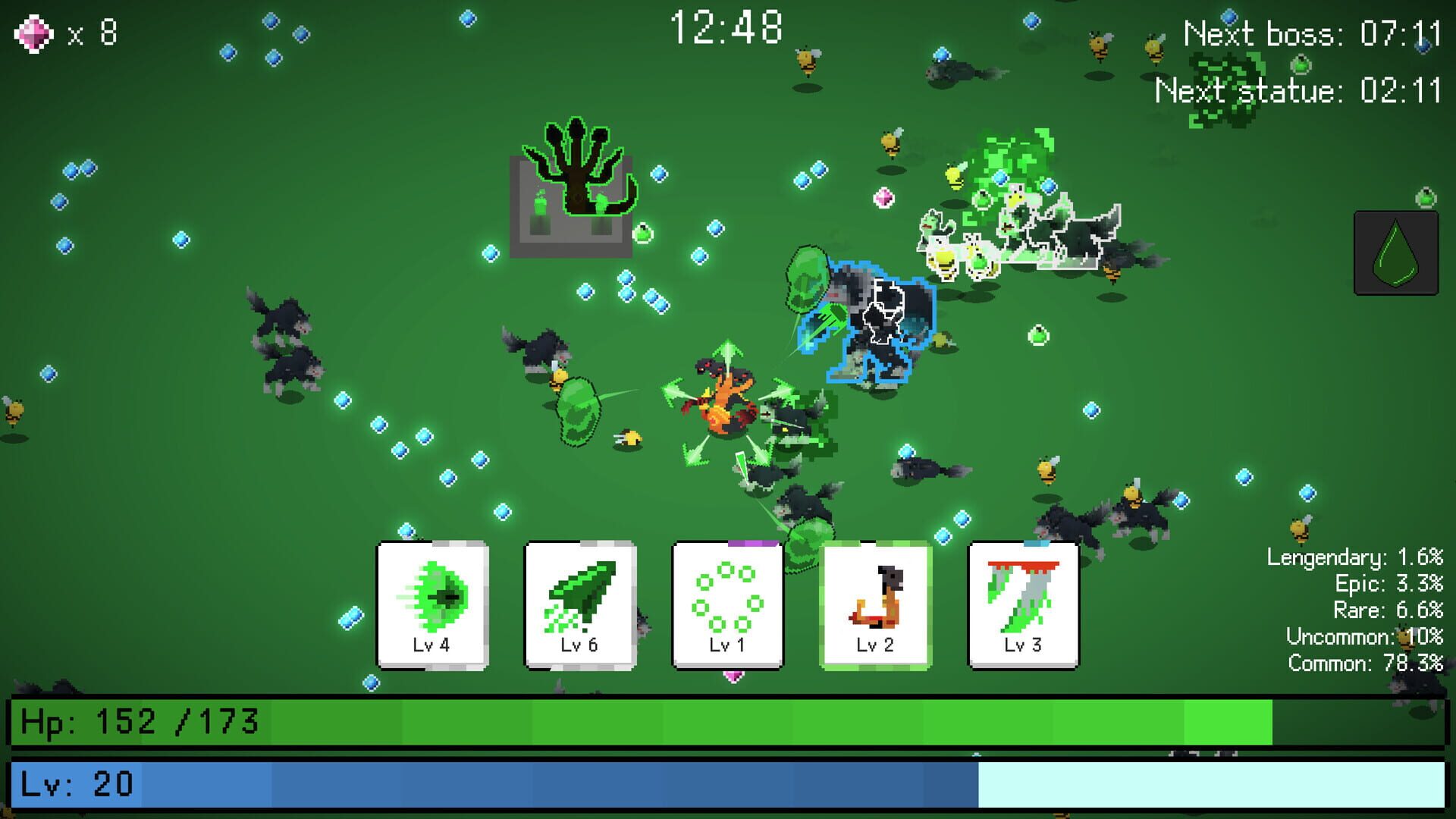1456x819 pixels.
Task: Select the Lv 6 arrow volley skill icon
Action: [x=578, y=603]
